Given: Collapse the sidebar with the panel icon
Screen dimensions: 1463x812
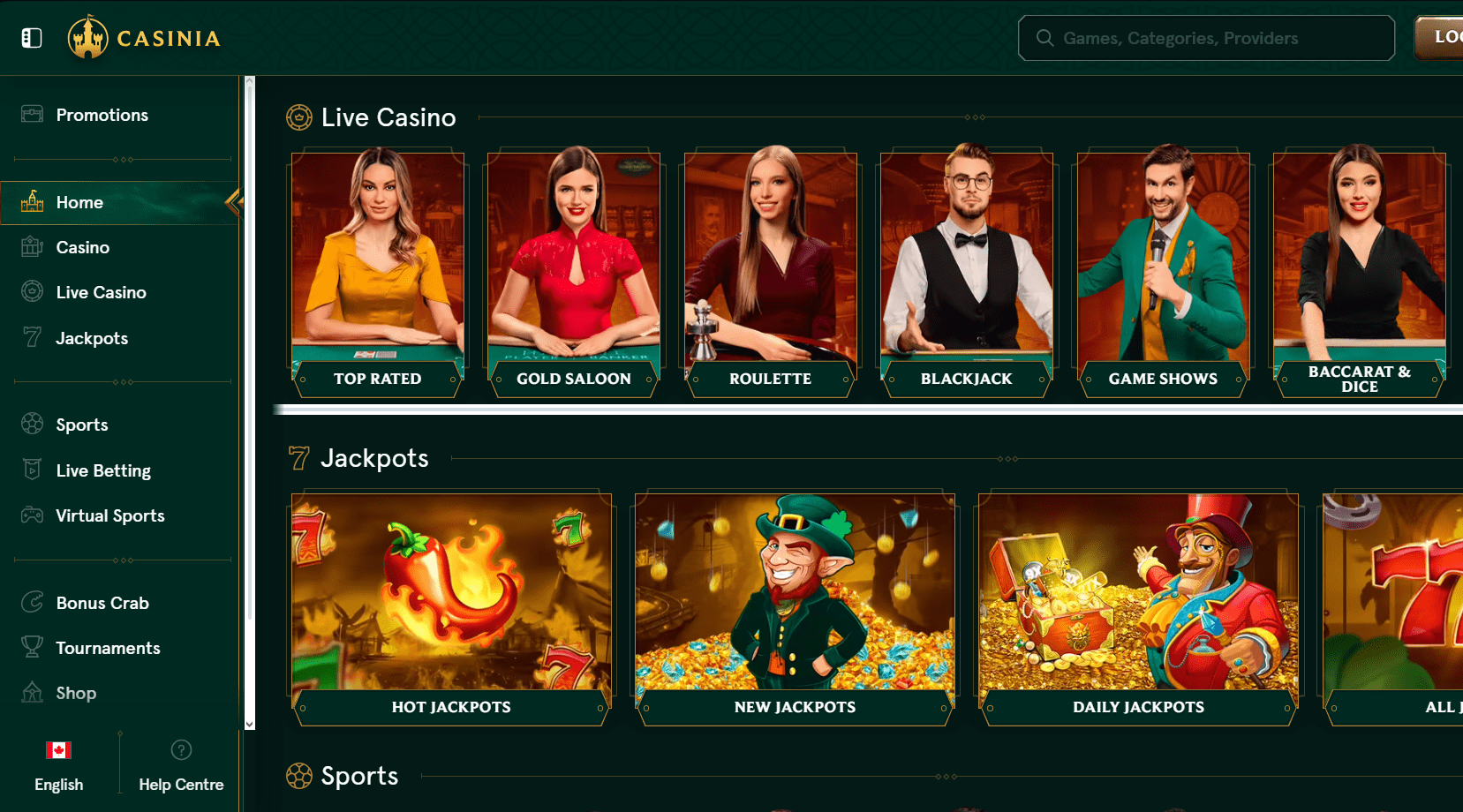Looking at the screenshot, I should tap(32, 38).
